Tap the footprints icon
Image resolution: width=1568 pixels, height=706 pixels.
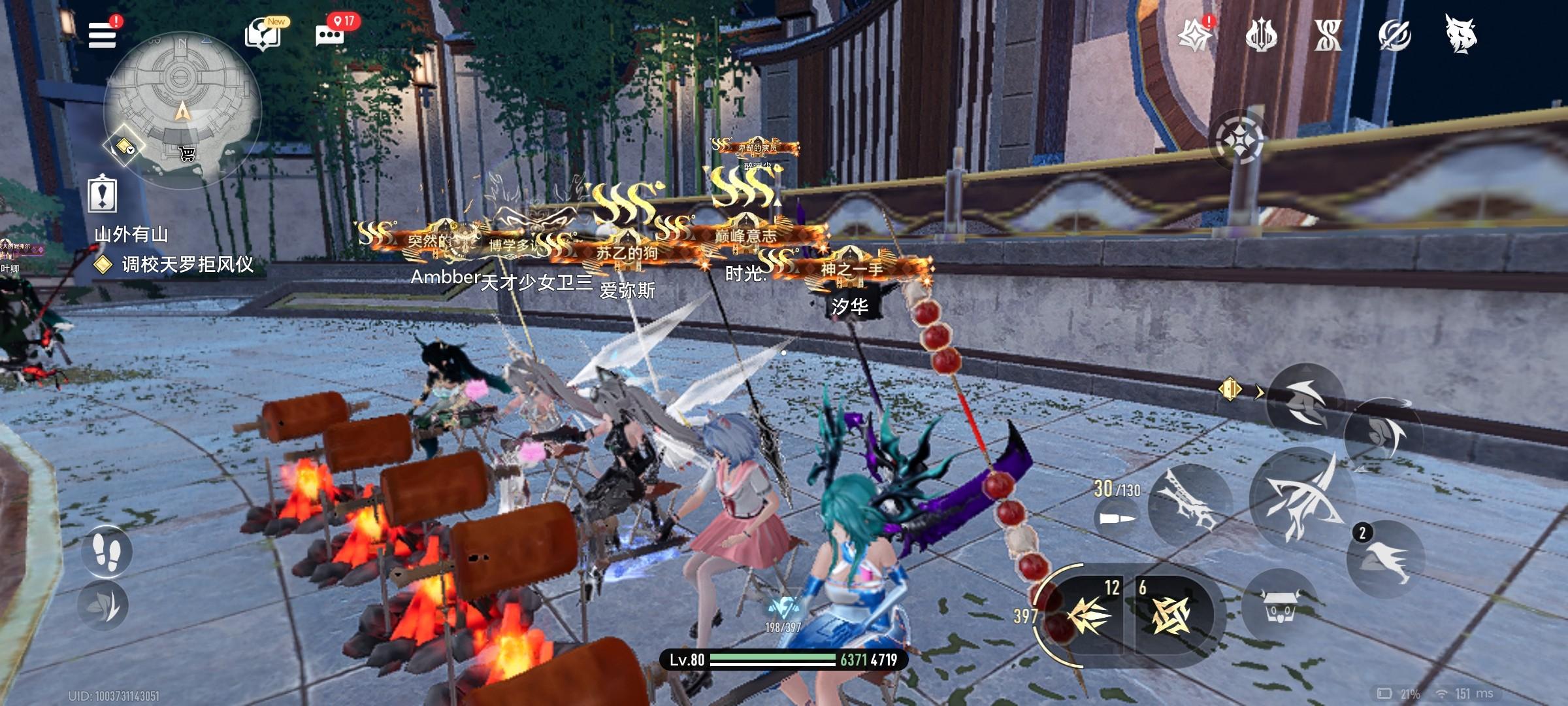[x=106, y=551]
